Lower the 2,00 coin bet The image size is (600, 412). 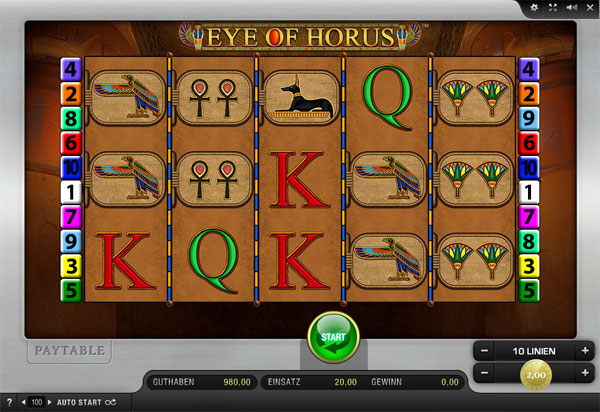484,372
